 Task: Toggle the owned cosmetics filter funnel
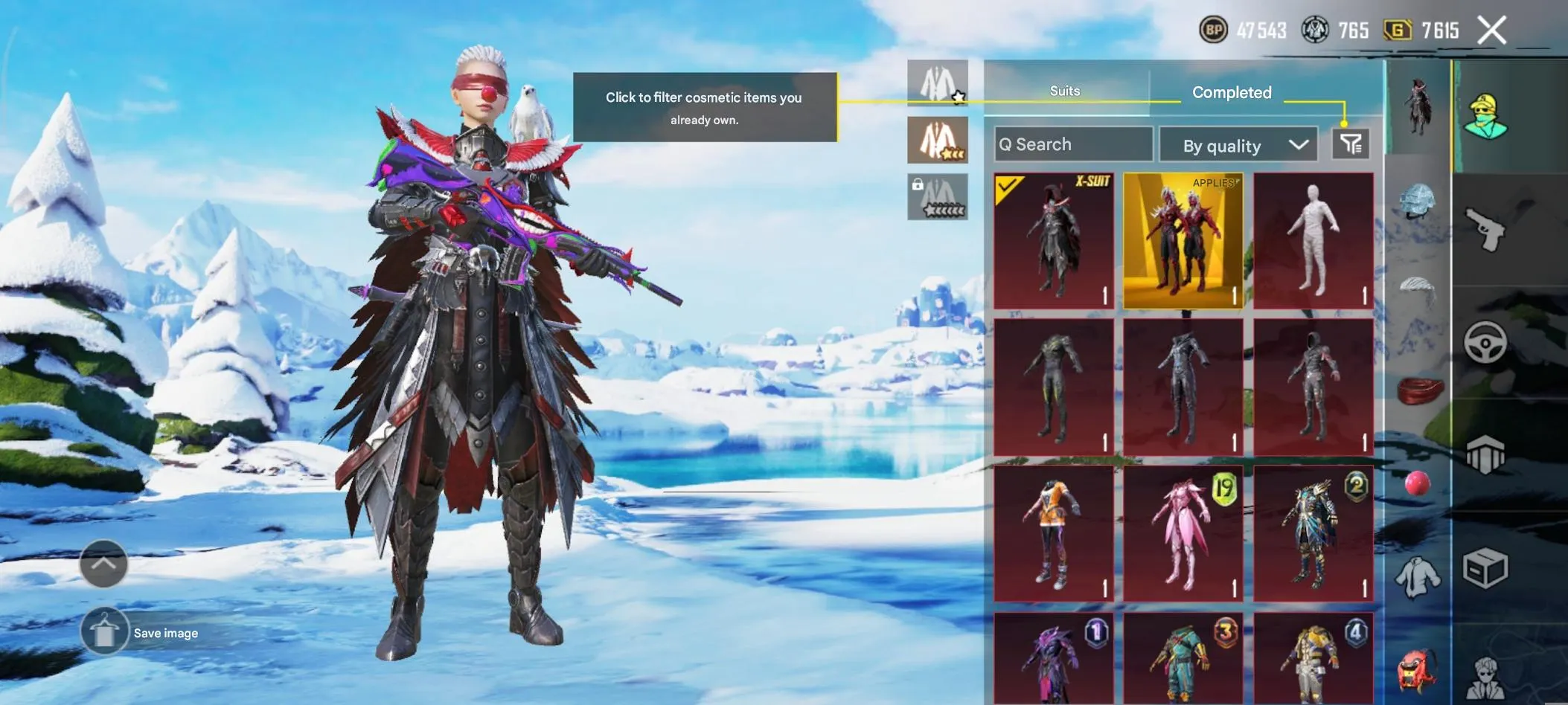pos(1349,144)
